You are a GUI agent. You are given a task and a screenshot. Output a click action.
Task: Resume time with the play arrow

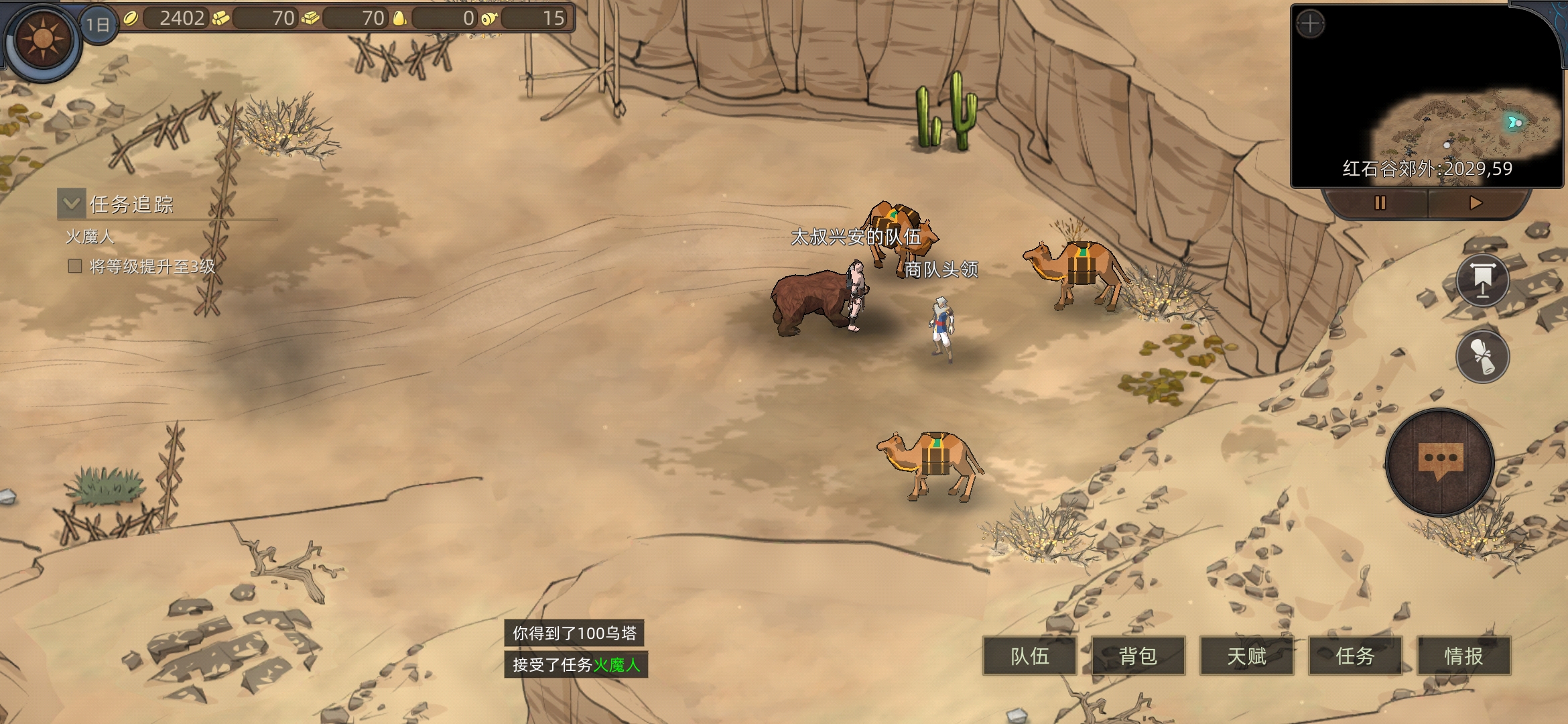click(x=1476, y=203)
